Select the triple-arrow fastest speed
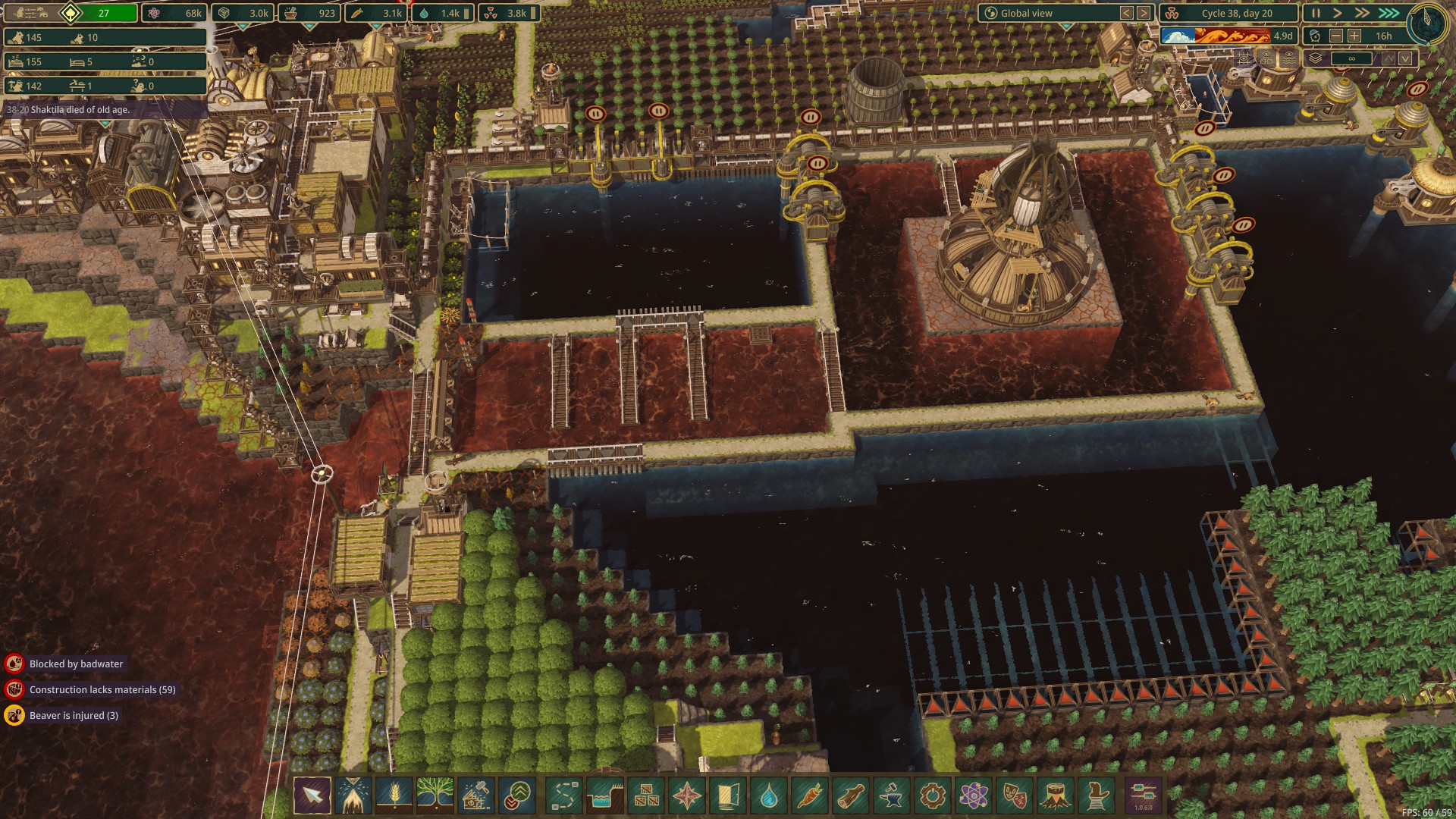This screenshot has width=1456, height=819. [x=1389, y=13]
